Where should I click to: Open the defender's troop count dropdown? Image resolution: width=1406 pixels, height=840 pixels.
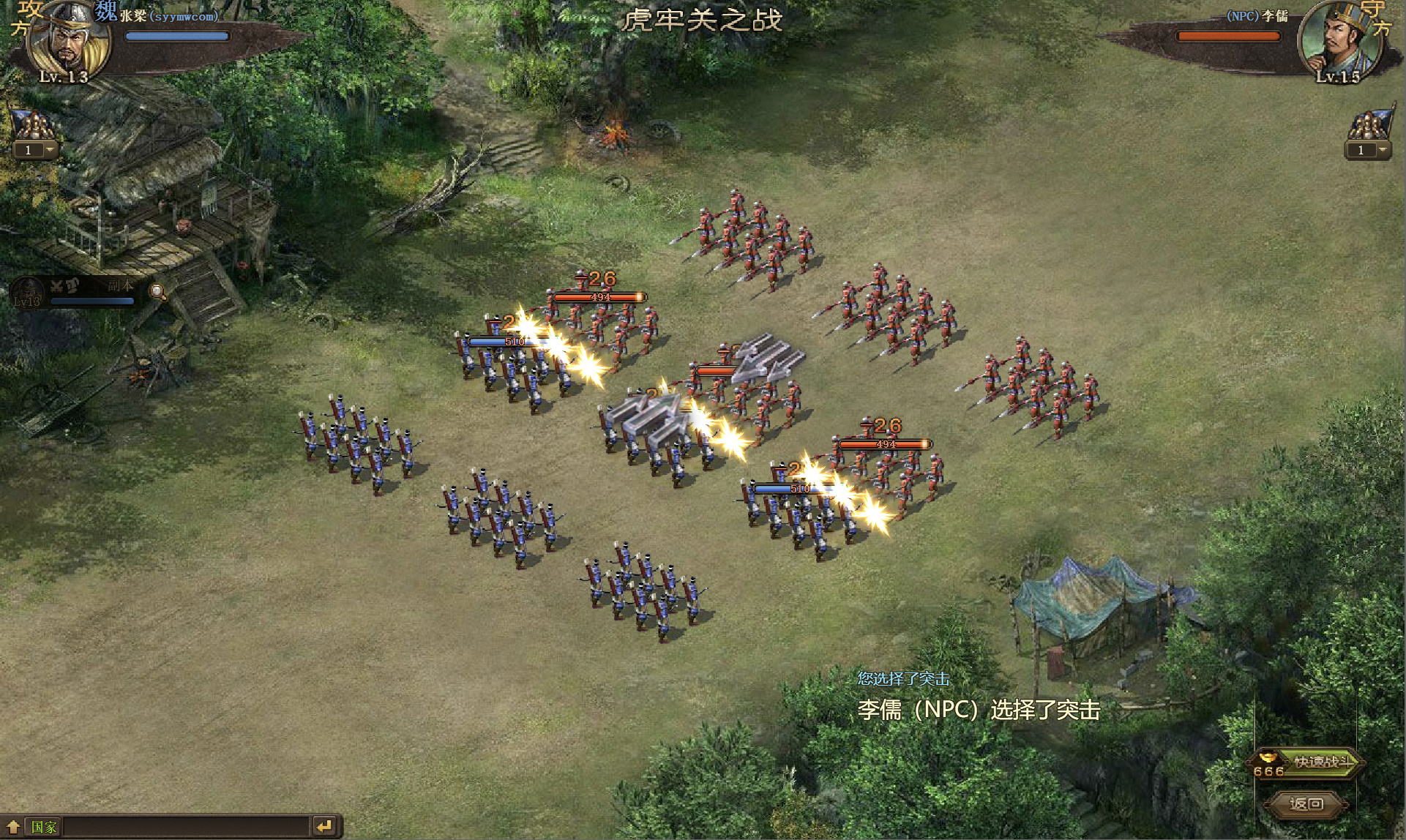tap(1382, 150)
